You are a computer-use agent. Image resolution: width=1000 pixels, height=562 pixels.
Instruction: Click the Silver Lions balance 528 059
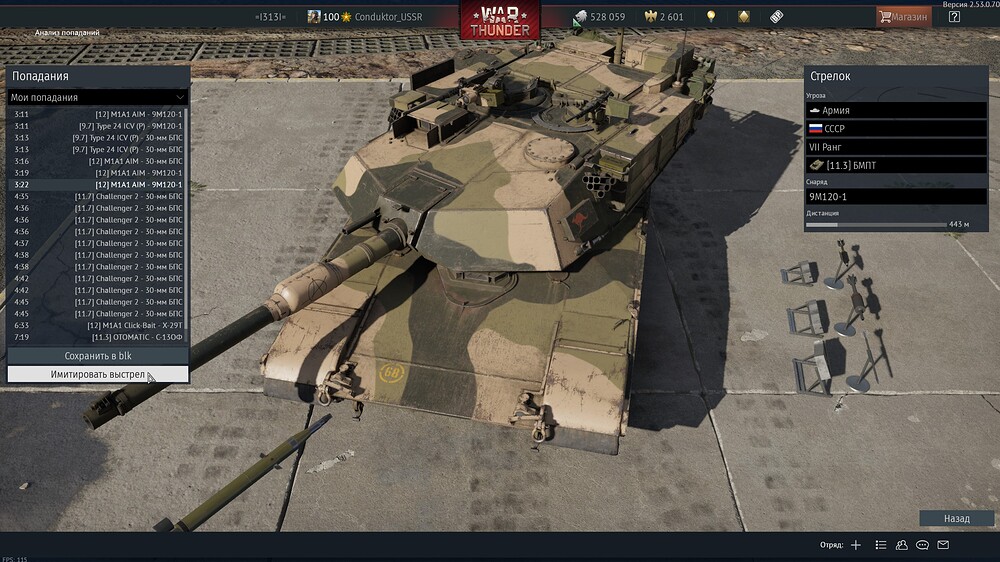coord(599,17)
